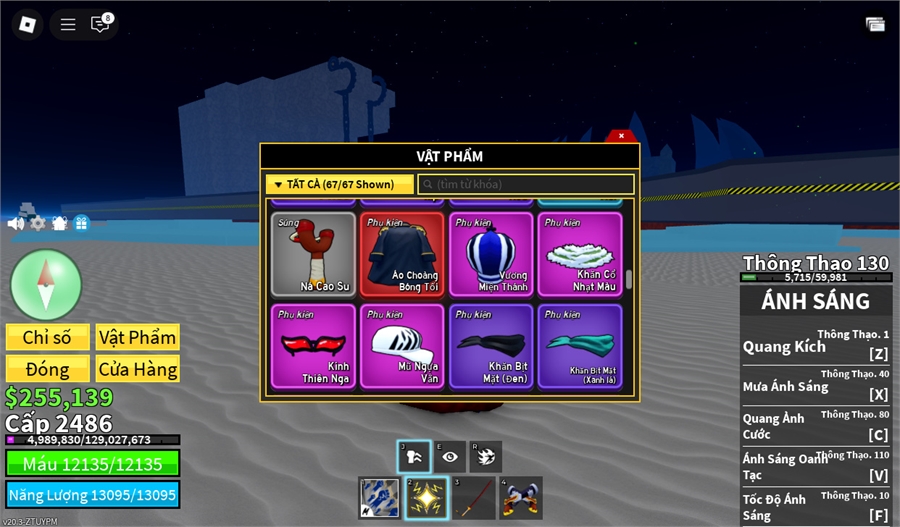
Task: Equip the red katana hotbar slot
Action: coord(473,497)
